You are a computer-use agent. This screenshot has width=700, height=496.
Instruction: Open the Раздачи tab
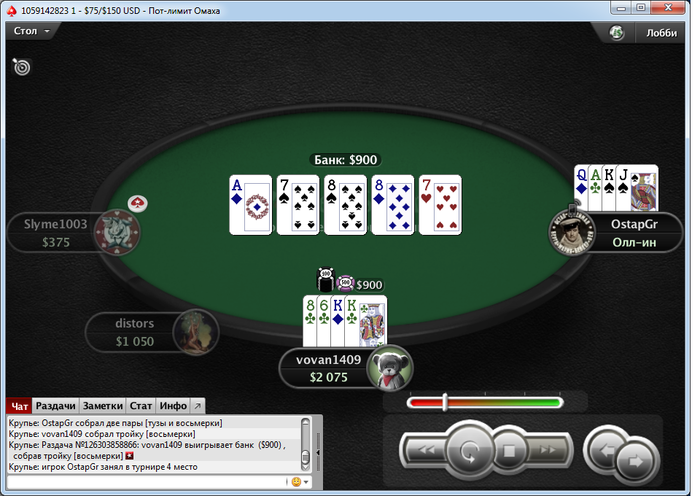[x=55, y=405]
